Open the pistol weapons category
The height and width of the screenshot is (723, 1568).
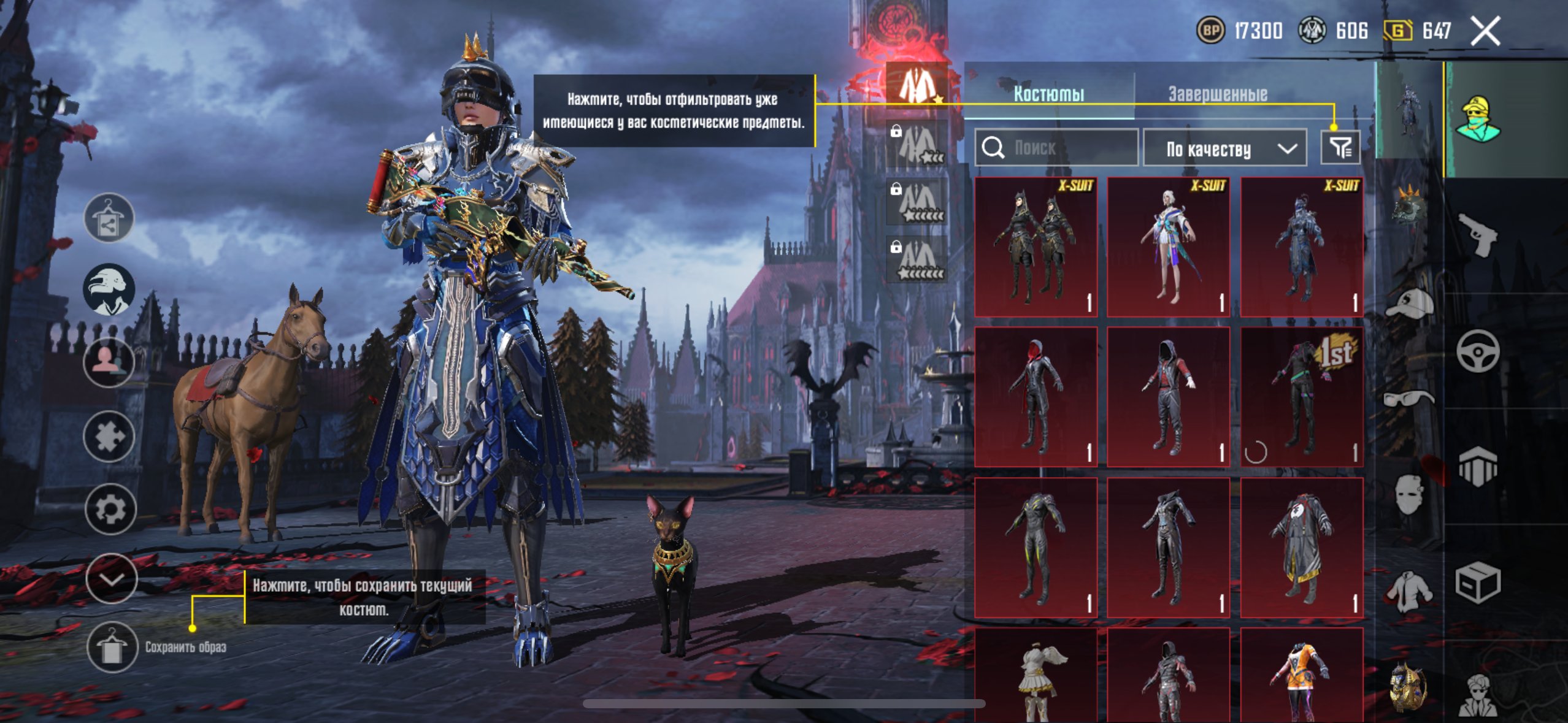[1477, 234]
